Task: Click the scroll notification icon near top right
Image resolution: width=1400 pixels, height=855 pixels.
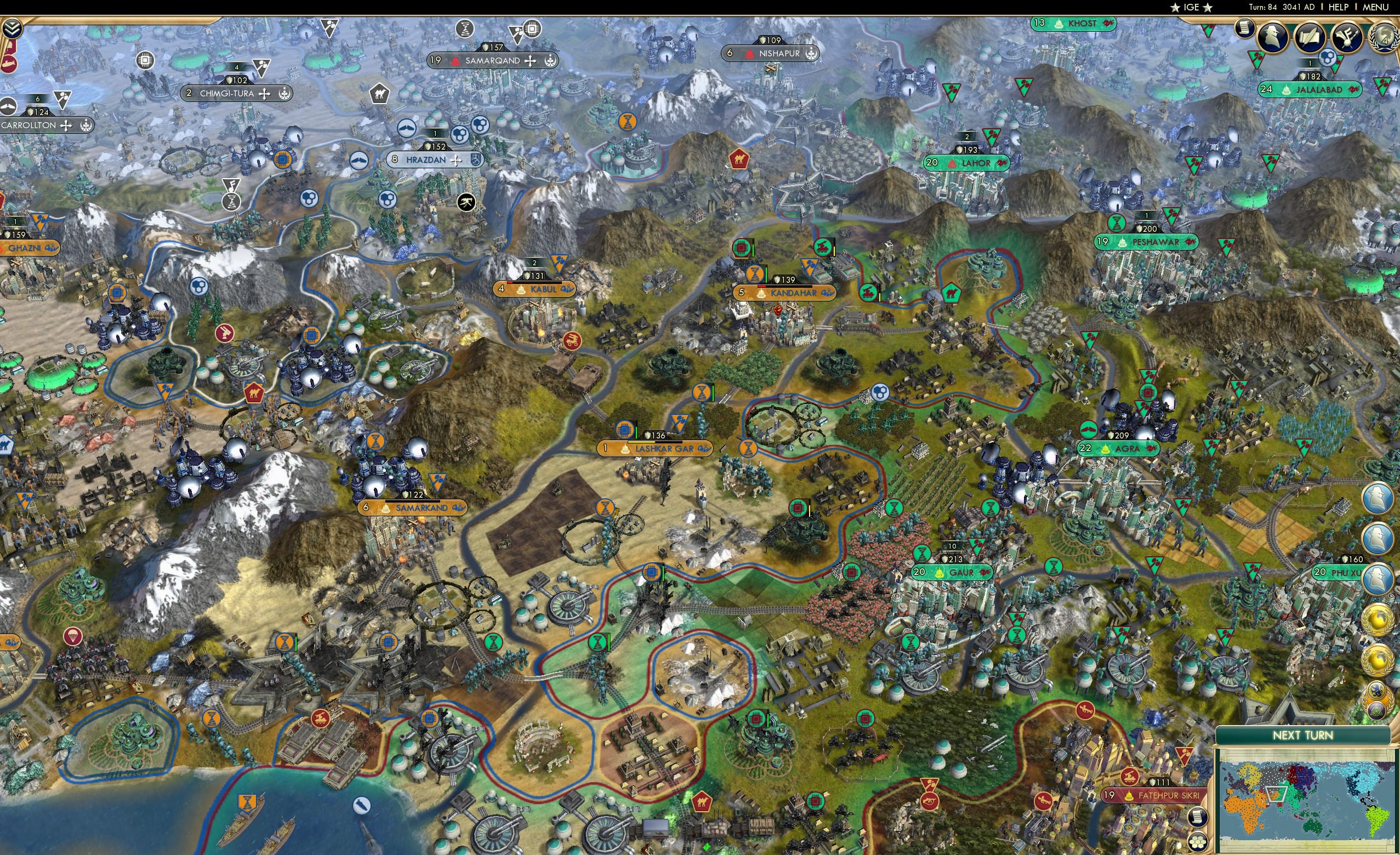Action: tap(1244, 30)
